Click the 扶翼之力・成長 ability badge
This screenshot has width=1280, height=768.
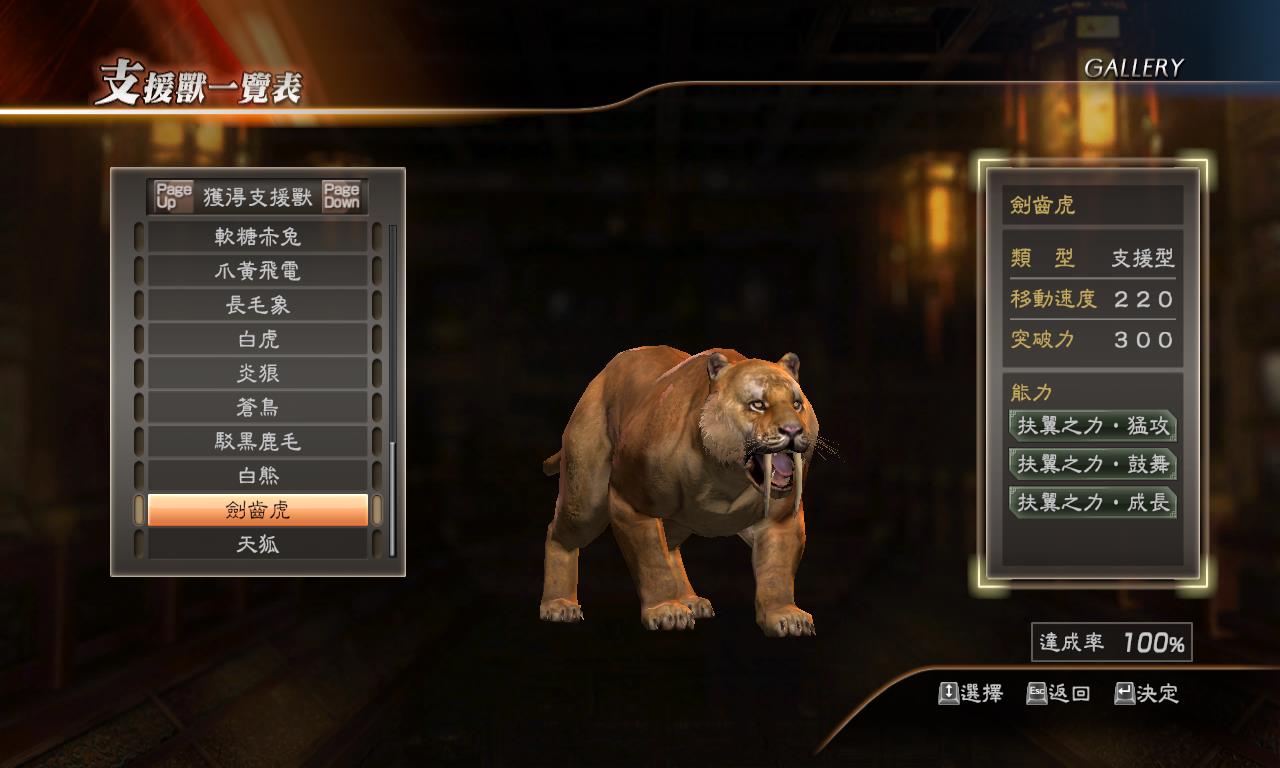coord(1092,504)
